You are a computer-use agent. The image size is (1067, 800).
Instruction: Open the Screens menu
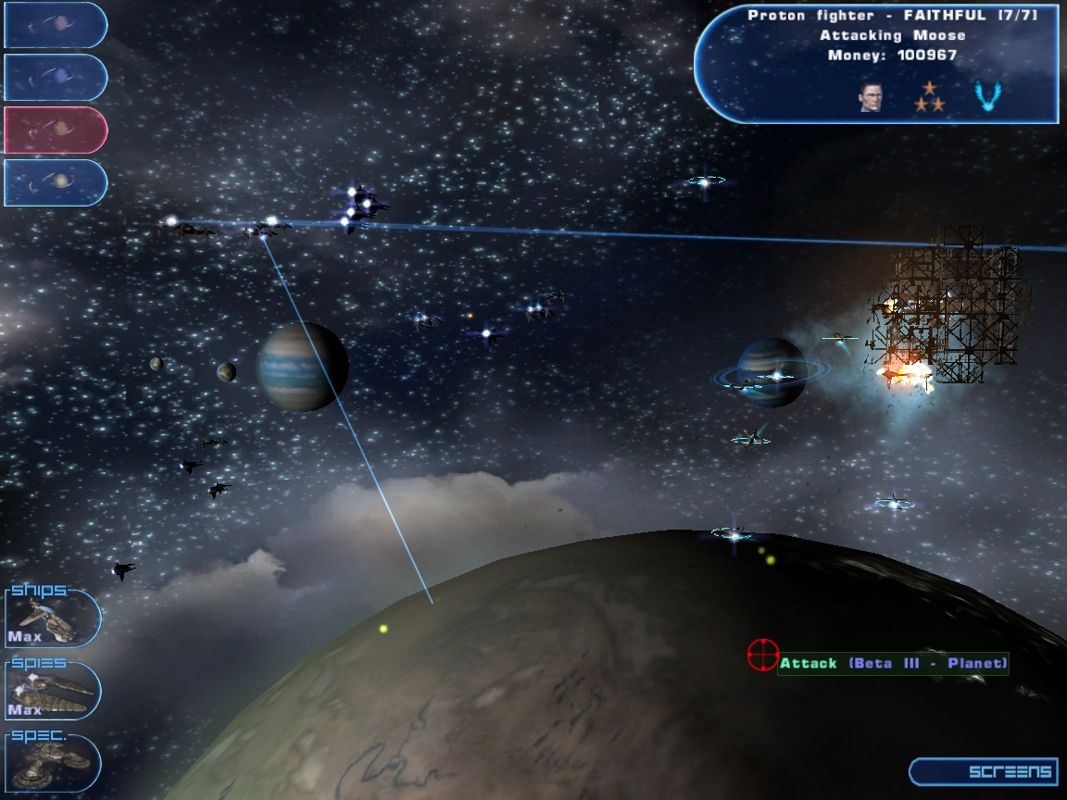[983, 771]
